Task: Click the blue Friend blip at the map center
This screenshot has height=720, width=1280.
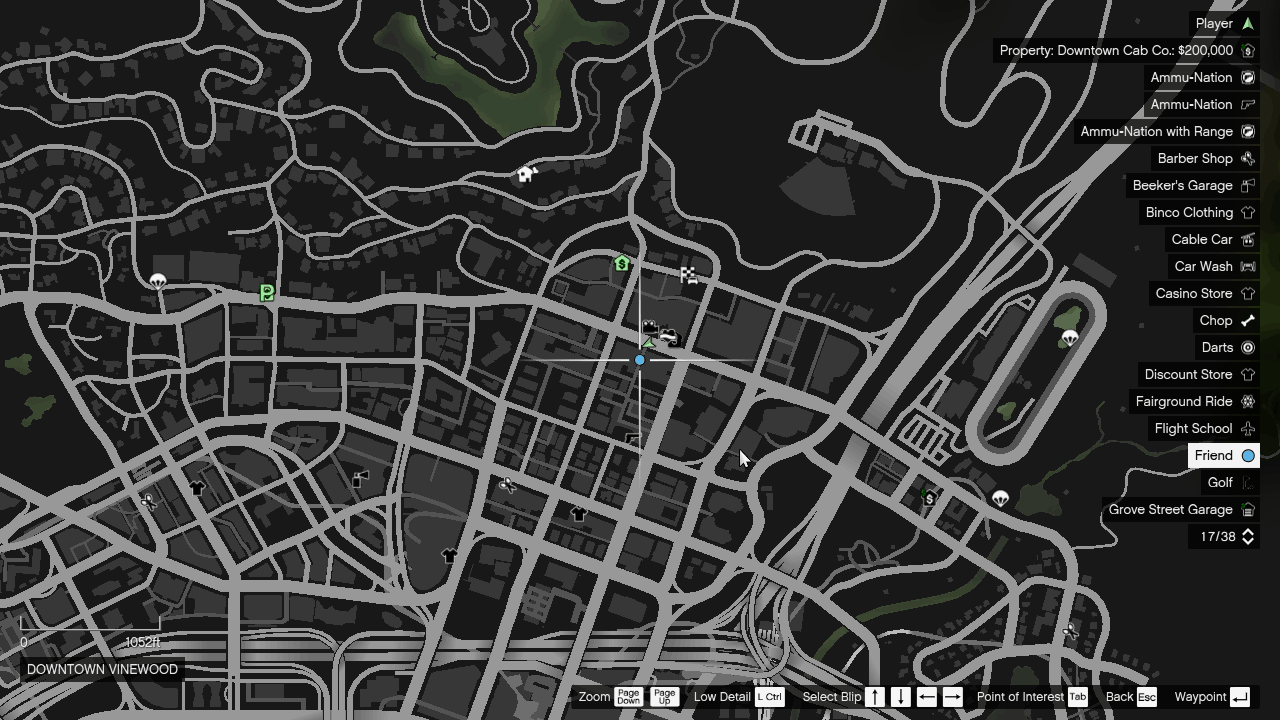Action: pos(639,359)
